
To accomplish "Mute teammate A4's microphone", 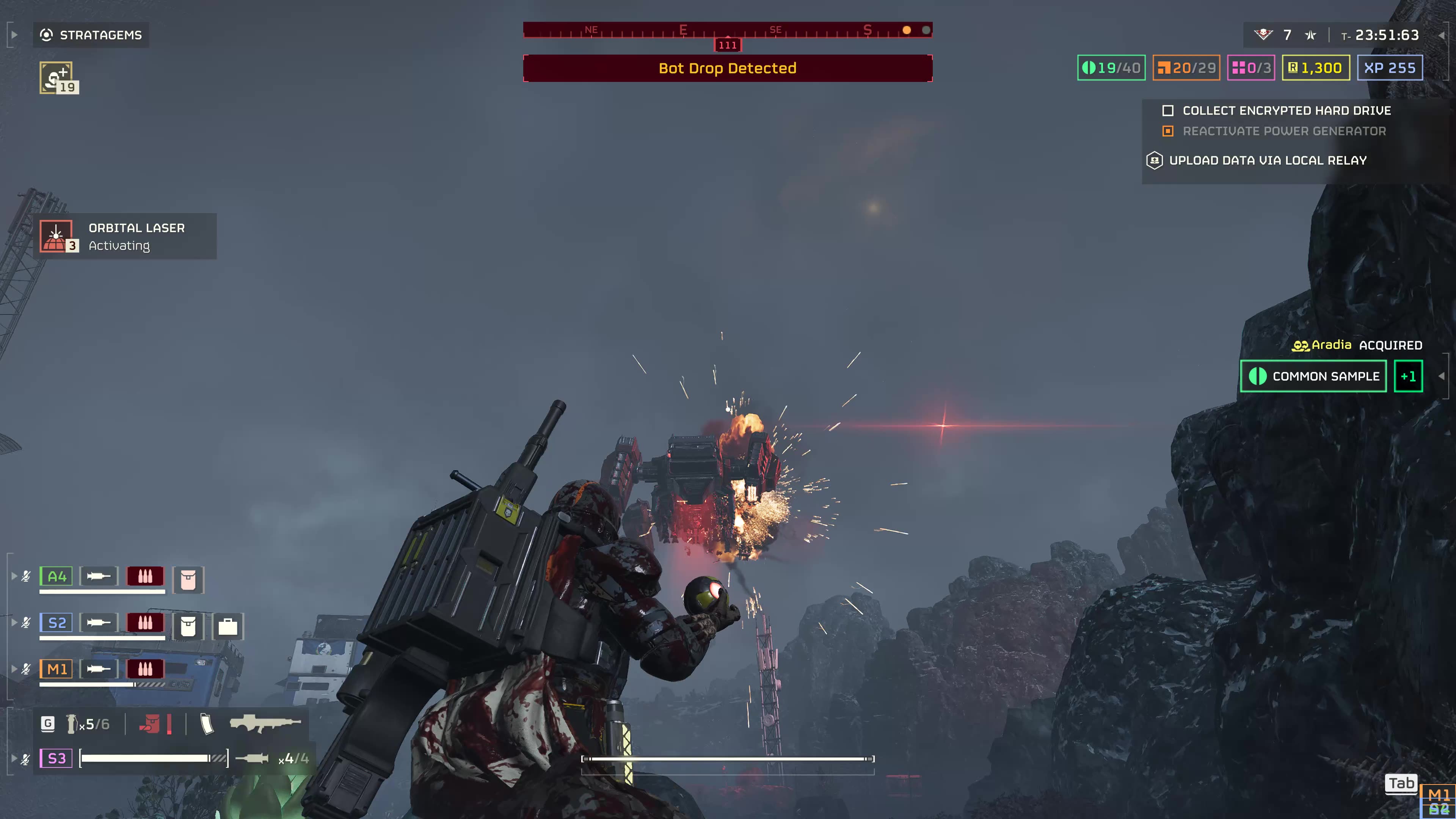I will click(x=25, y=576).
